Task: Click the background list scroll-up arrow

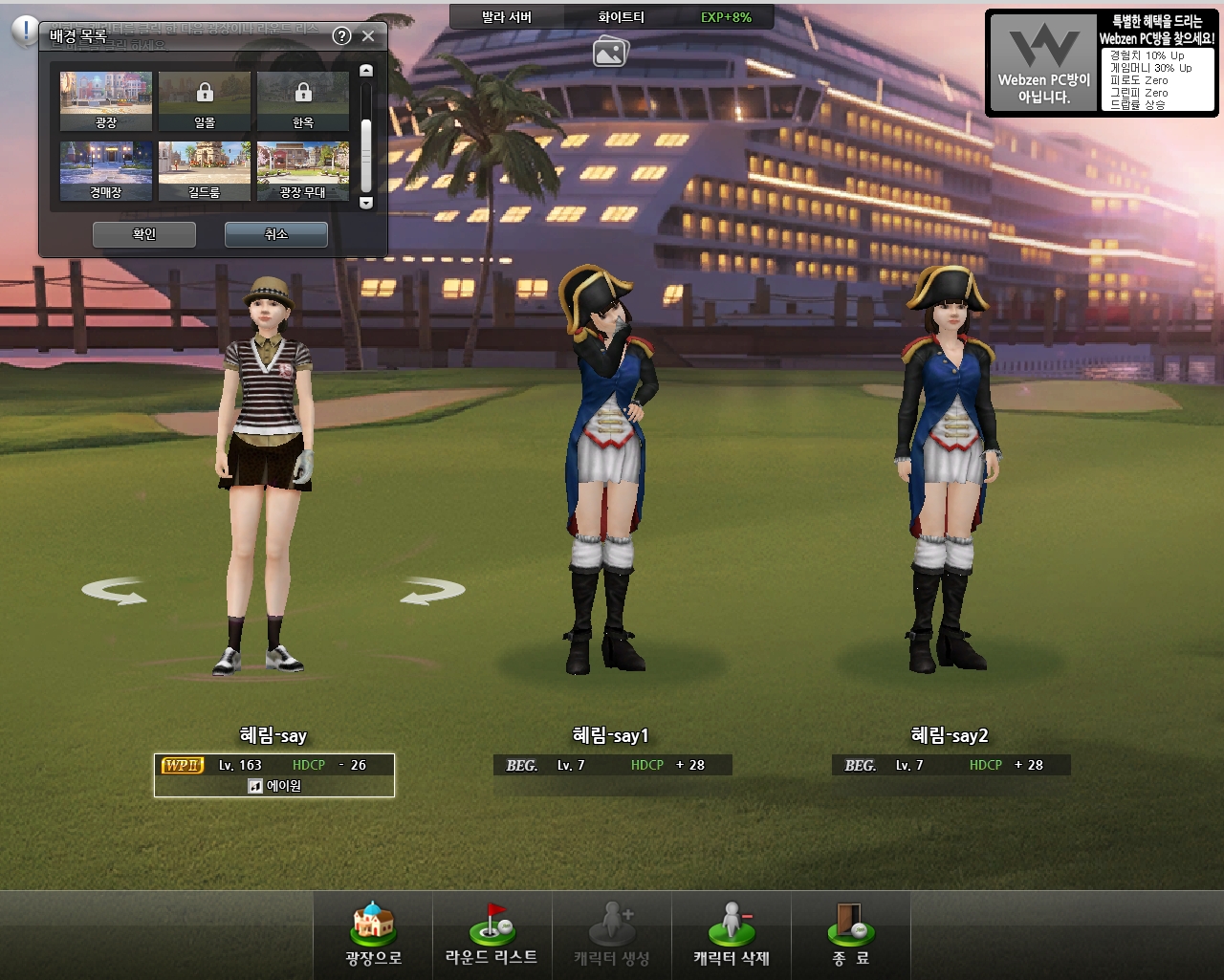Action: [365, 71]
